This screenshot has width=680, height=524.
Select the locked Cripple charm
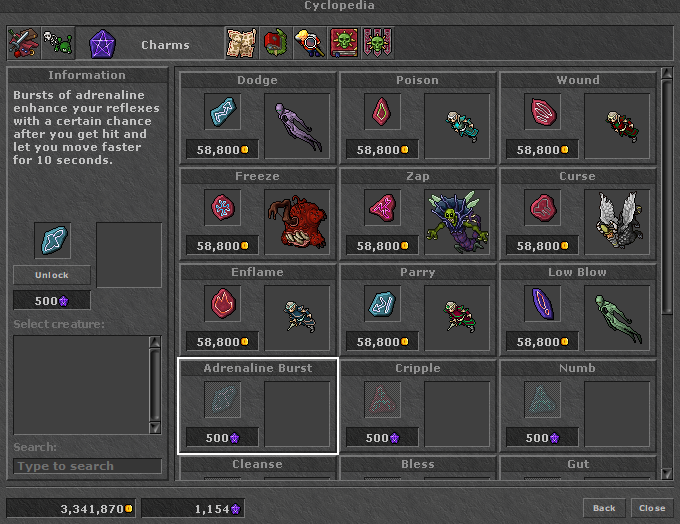418,404
